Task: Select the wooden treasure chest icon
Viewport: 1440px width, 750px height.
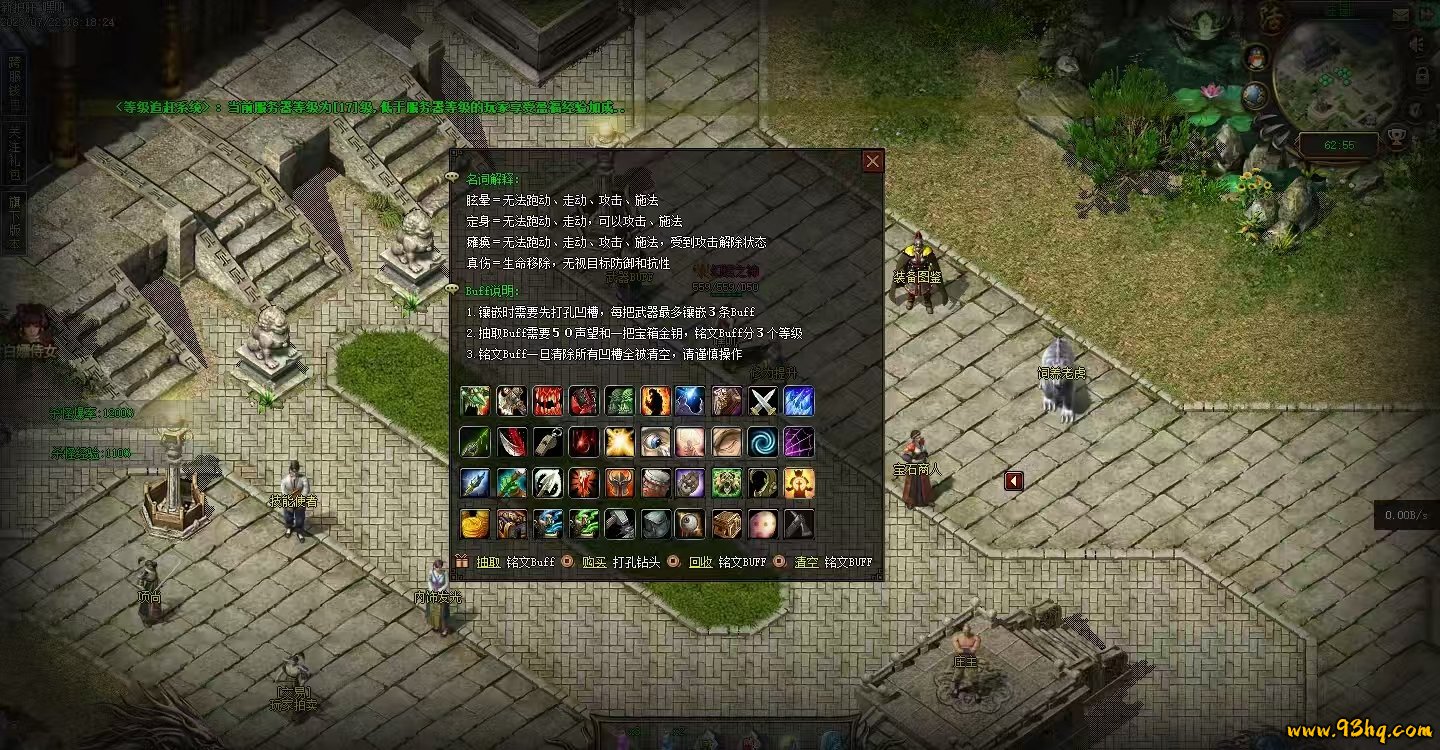Action: pos(727,523)
